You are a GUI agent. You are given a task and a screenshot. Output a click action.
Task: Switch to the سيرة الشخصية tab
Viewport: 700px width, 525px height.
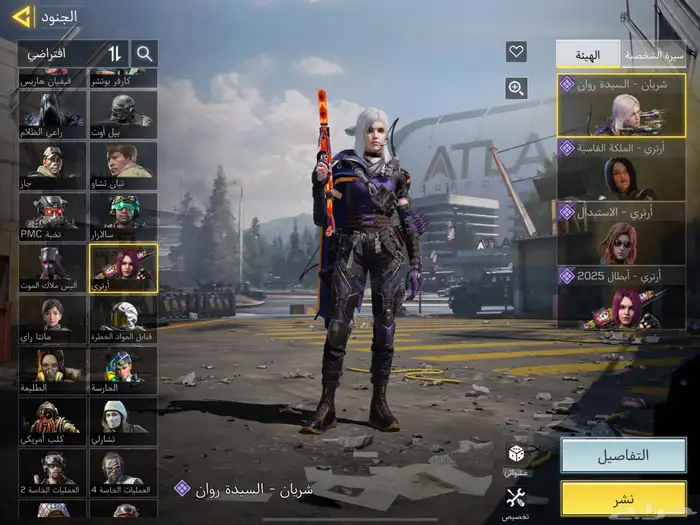point(653,54)
